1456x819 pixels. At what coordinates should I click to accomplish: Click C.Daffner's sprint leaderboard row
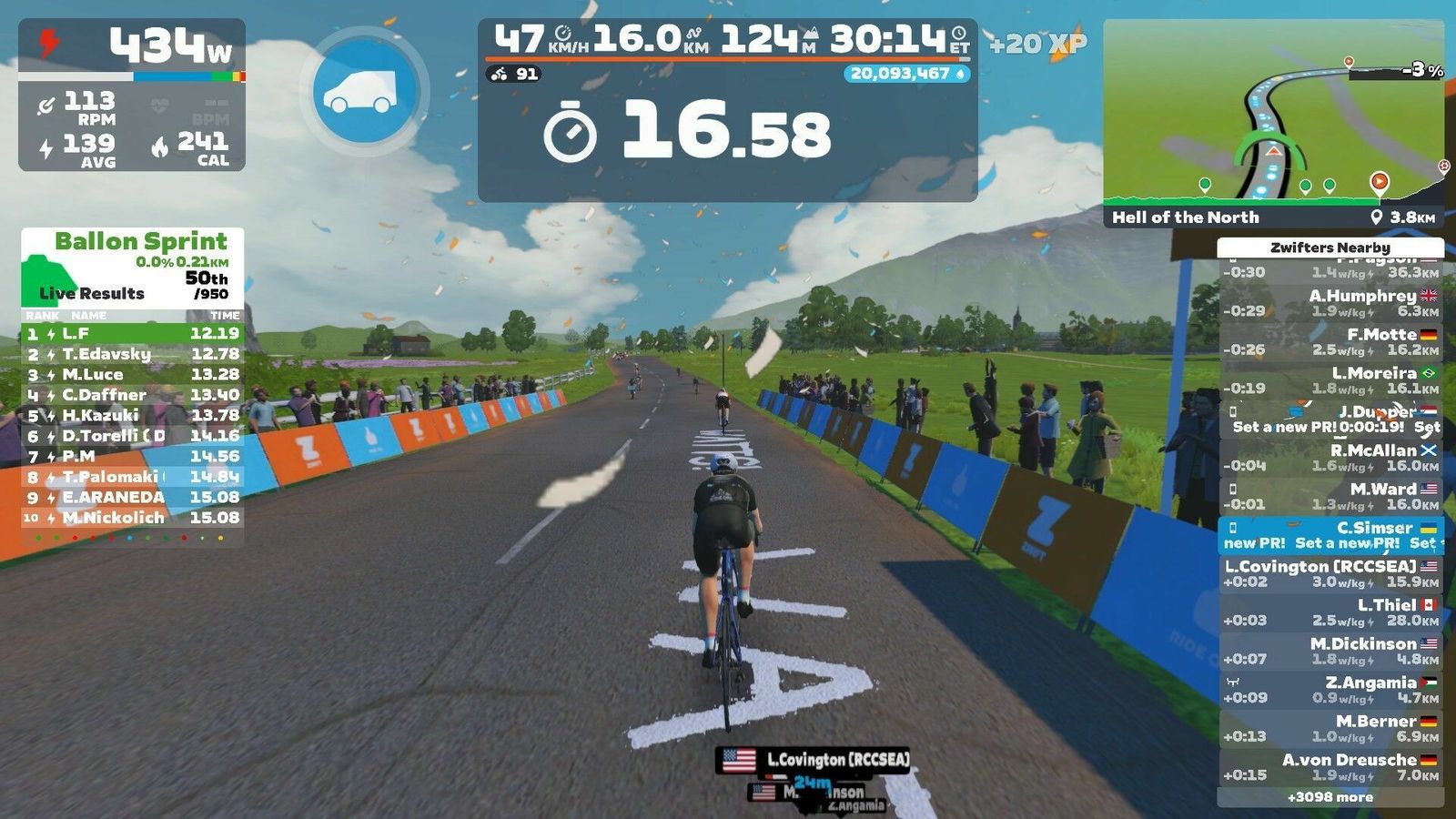[133, 395]
